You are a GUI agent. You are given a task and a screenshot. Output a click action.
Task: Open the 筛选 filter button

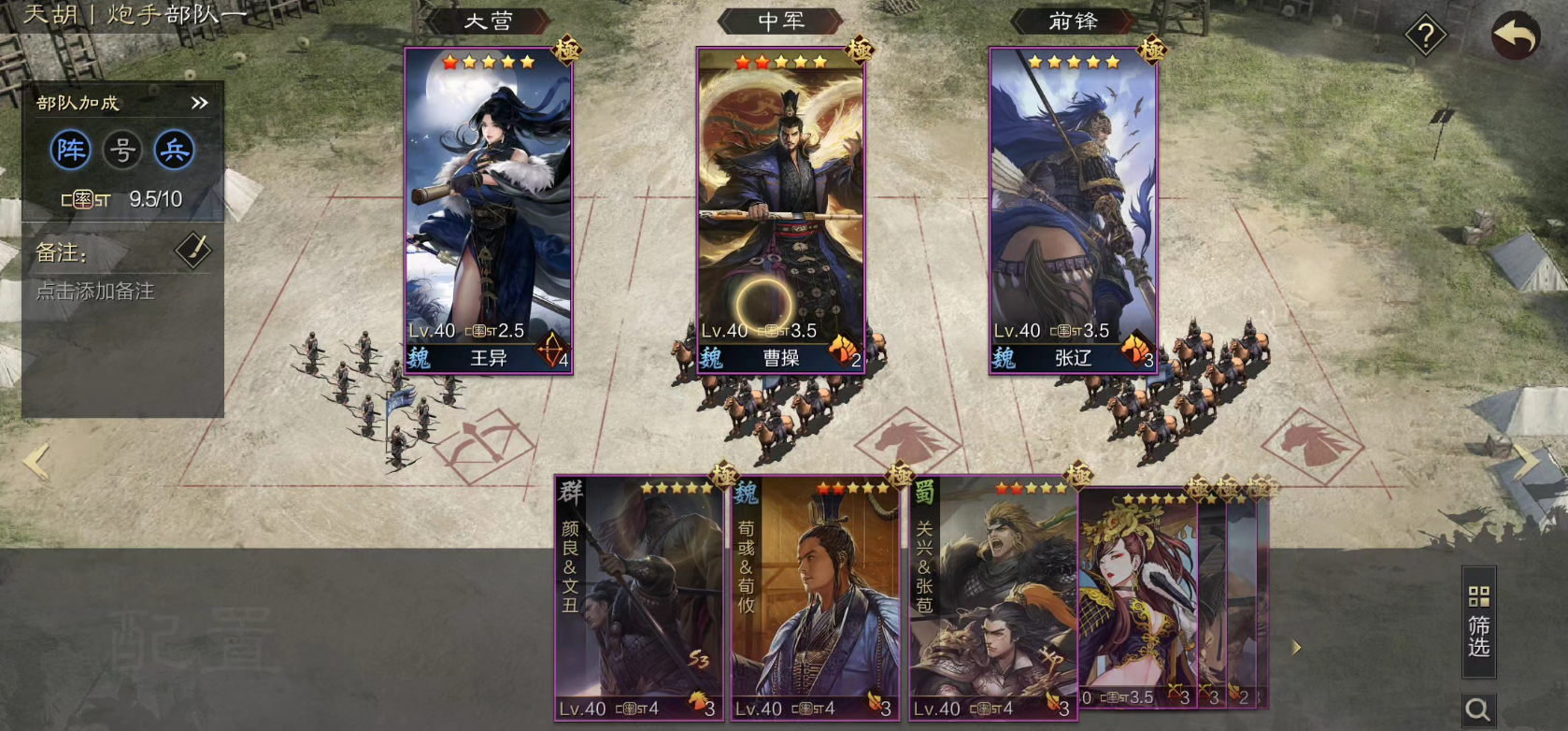pos(1478,622)
